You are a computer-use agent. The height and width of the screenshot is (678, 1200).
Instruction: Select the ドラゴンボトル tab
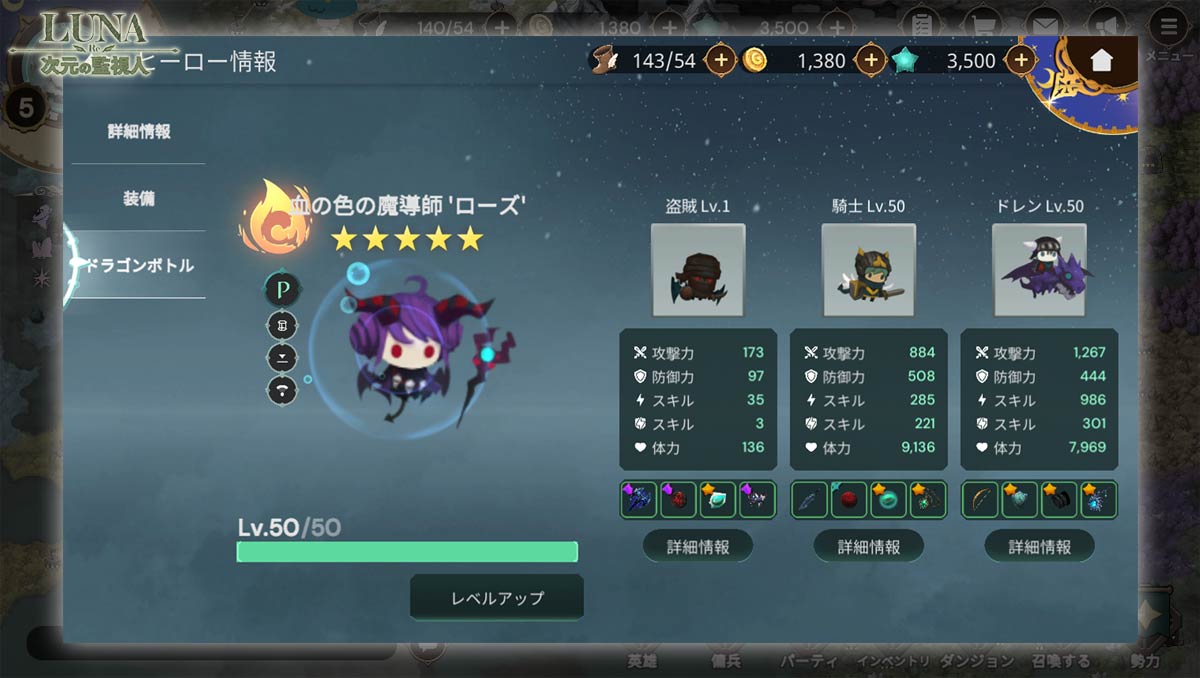point(139,265)
